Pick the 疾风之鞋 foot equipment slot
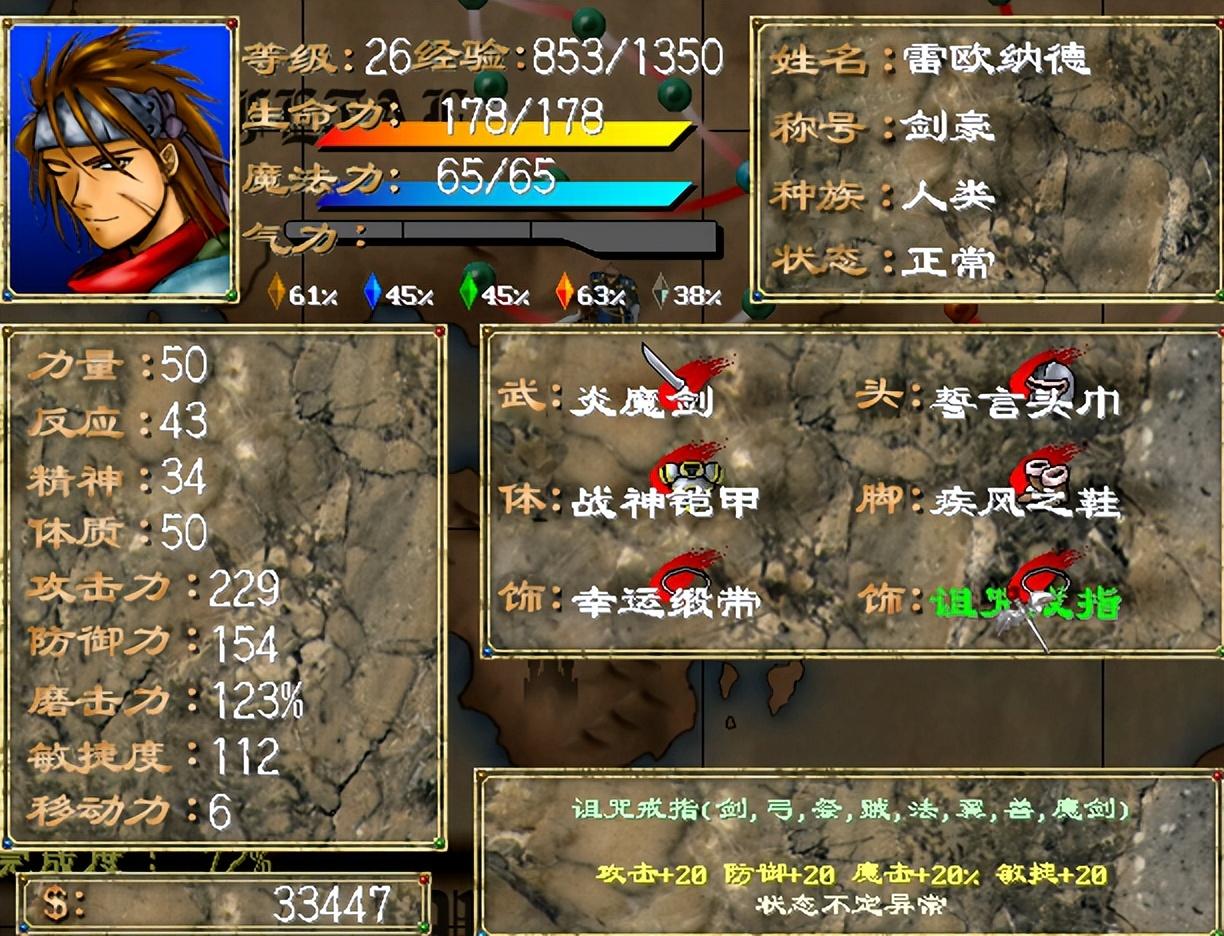Viewport: 1224px width, 936px height. 1025,500
